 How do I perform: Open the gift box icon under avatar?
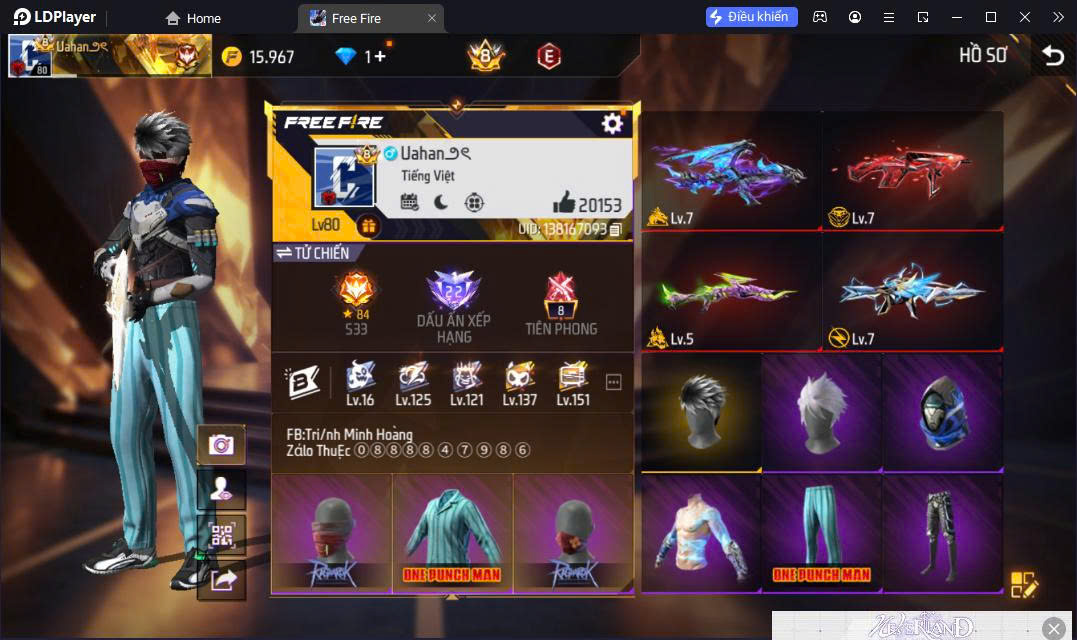(x=368, y=227)
